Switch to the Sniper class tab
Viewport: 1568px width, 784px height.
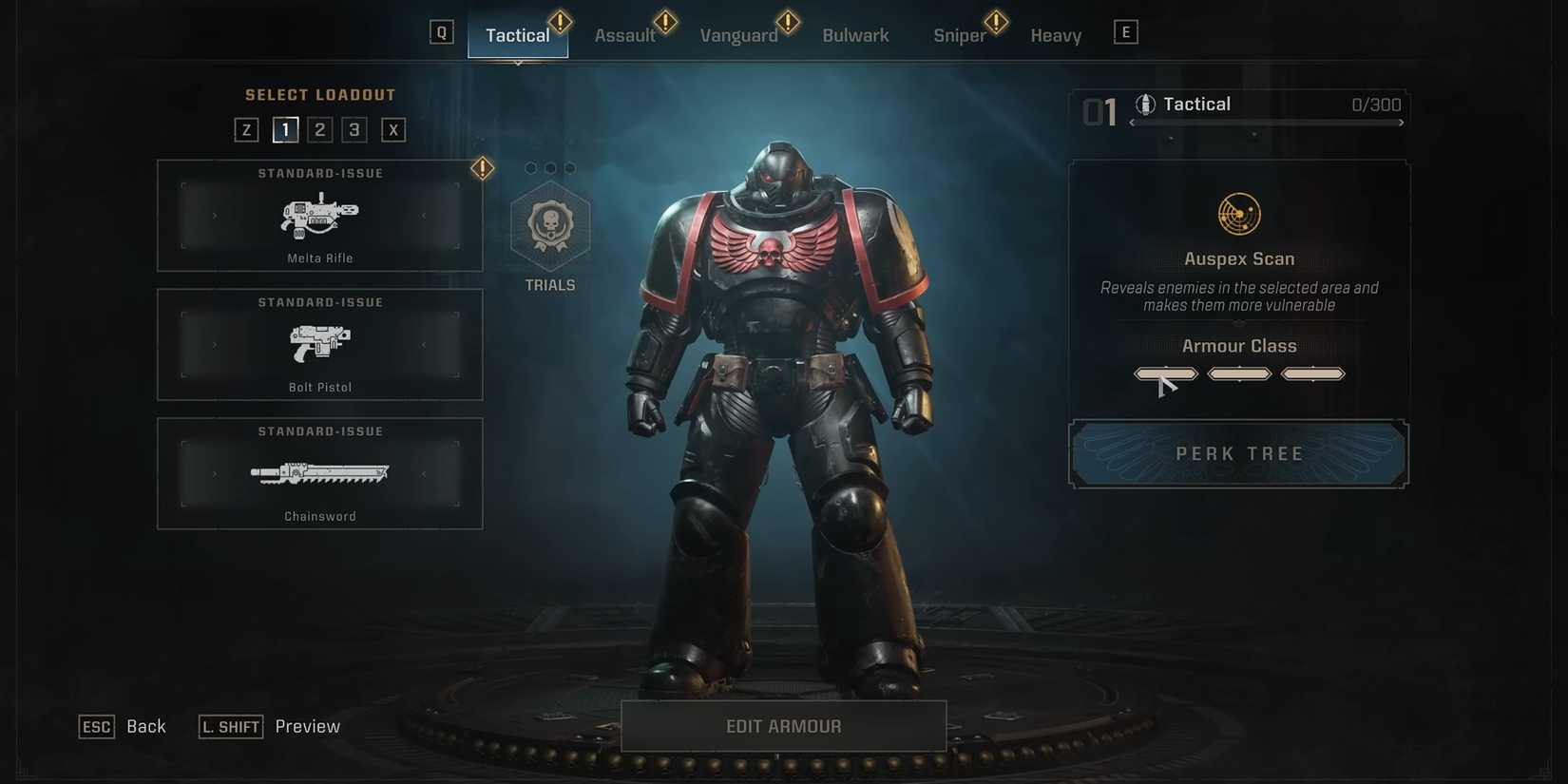click(960, 34)
